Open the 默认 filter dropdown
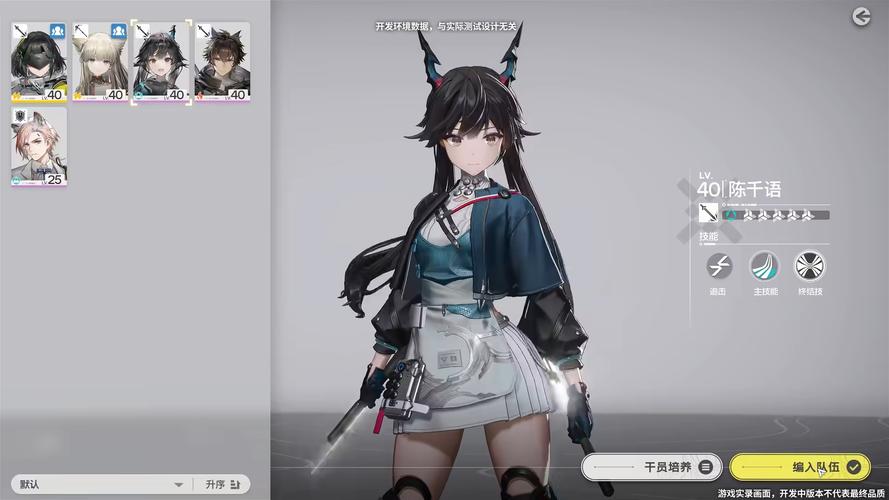889x500 pixels. [100, 484]
